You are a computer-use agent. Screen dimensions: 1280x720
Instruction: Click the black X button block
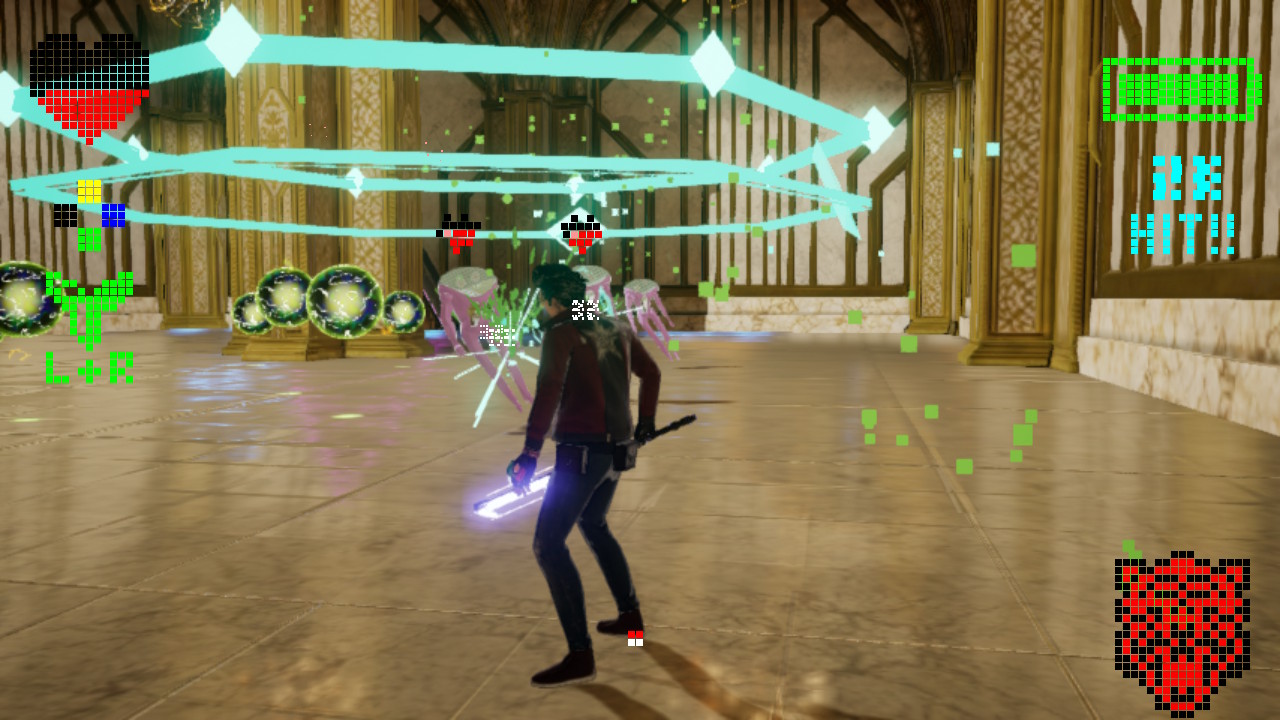(x=65, y=215)
